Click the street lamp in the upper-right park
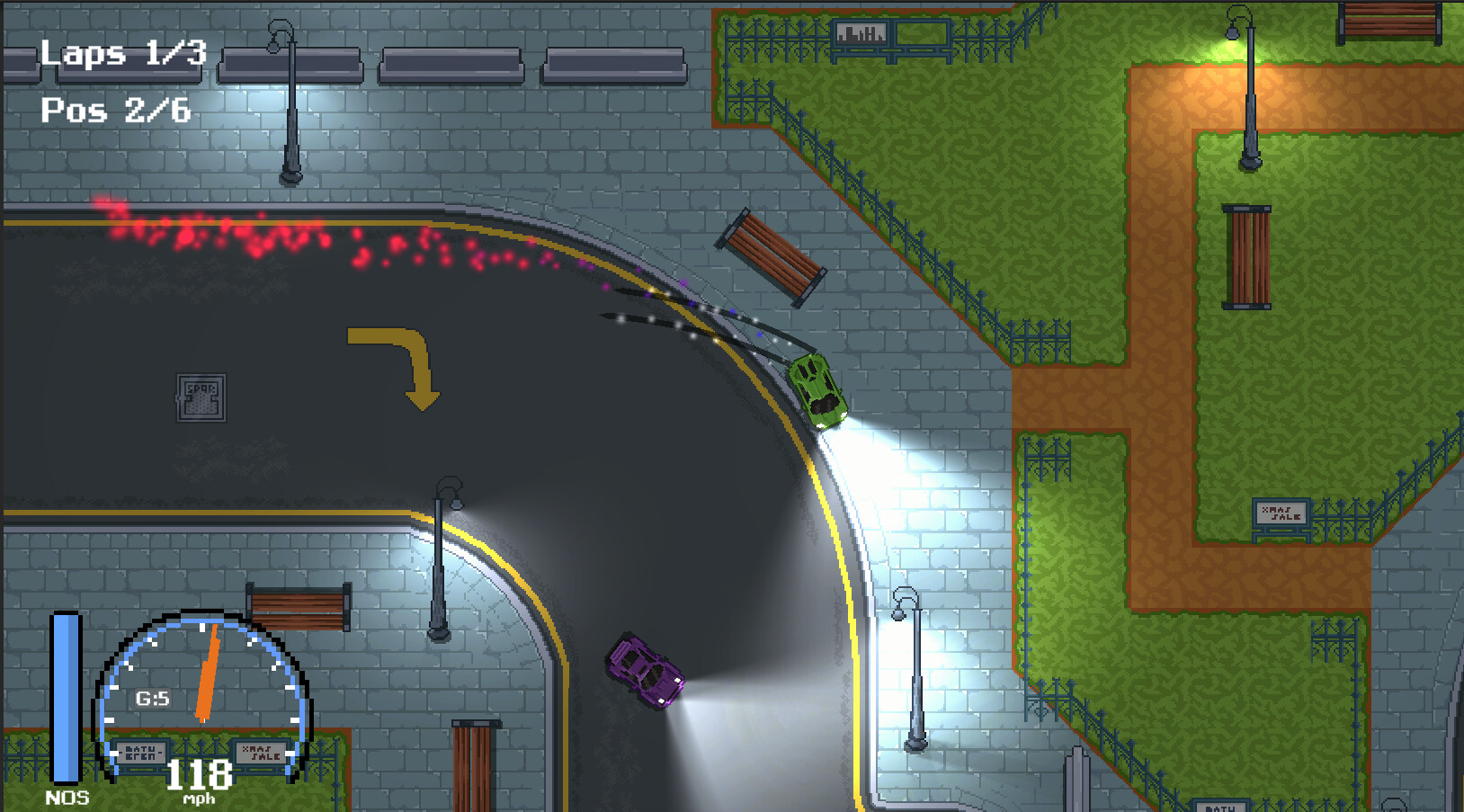Screen dimensions: 1464x812 (1249, 90)
